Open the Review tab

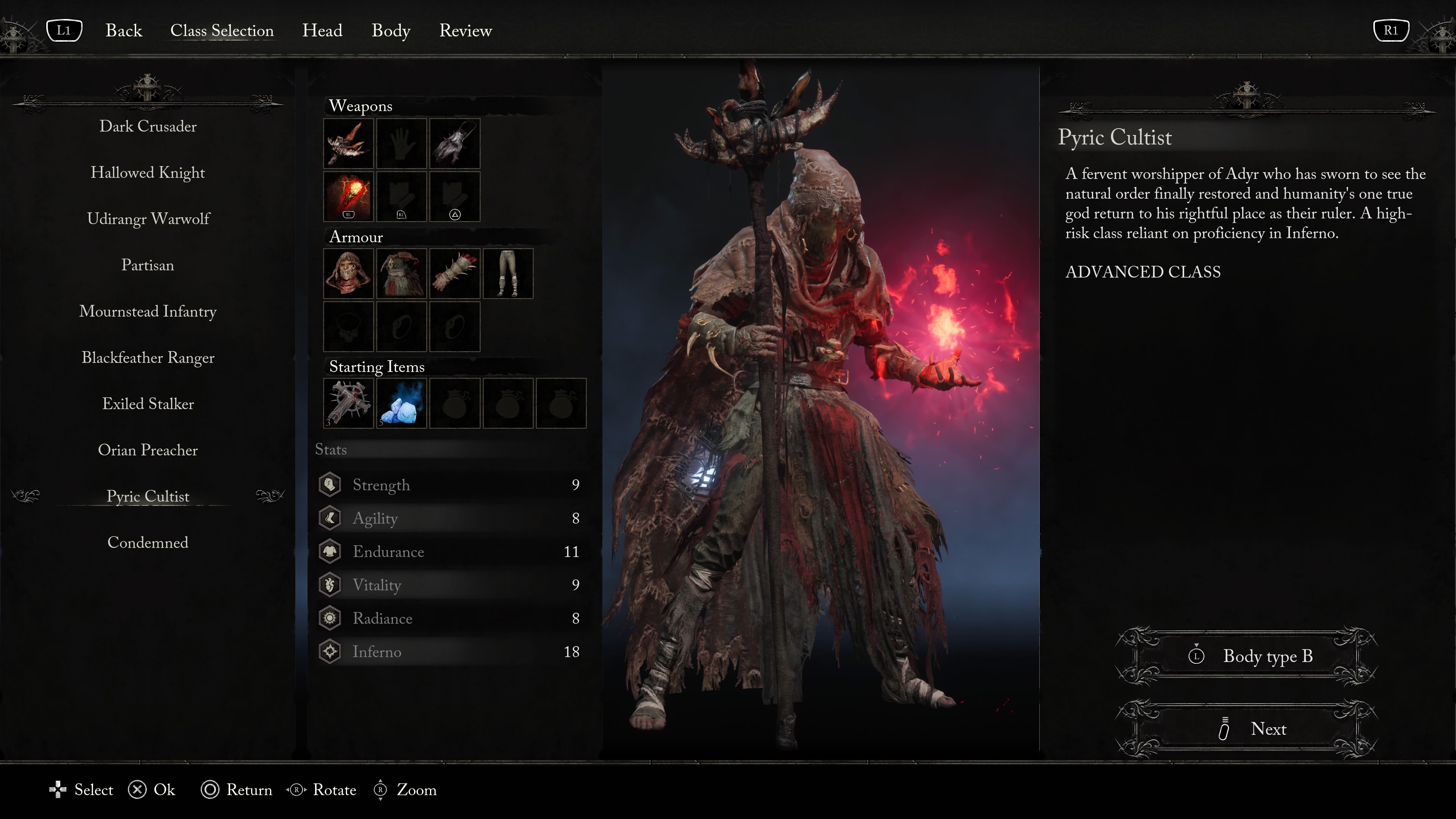click(x=465, y=30)
